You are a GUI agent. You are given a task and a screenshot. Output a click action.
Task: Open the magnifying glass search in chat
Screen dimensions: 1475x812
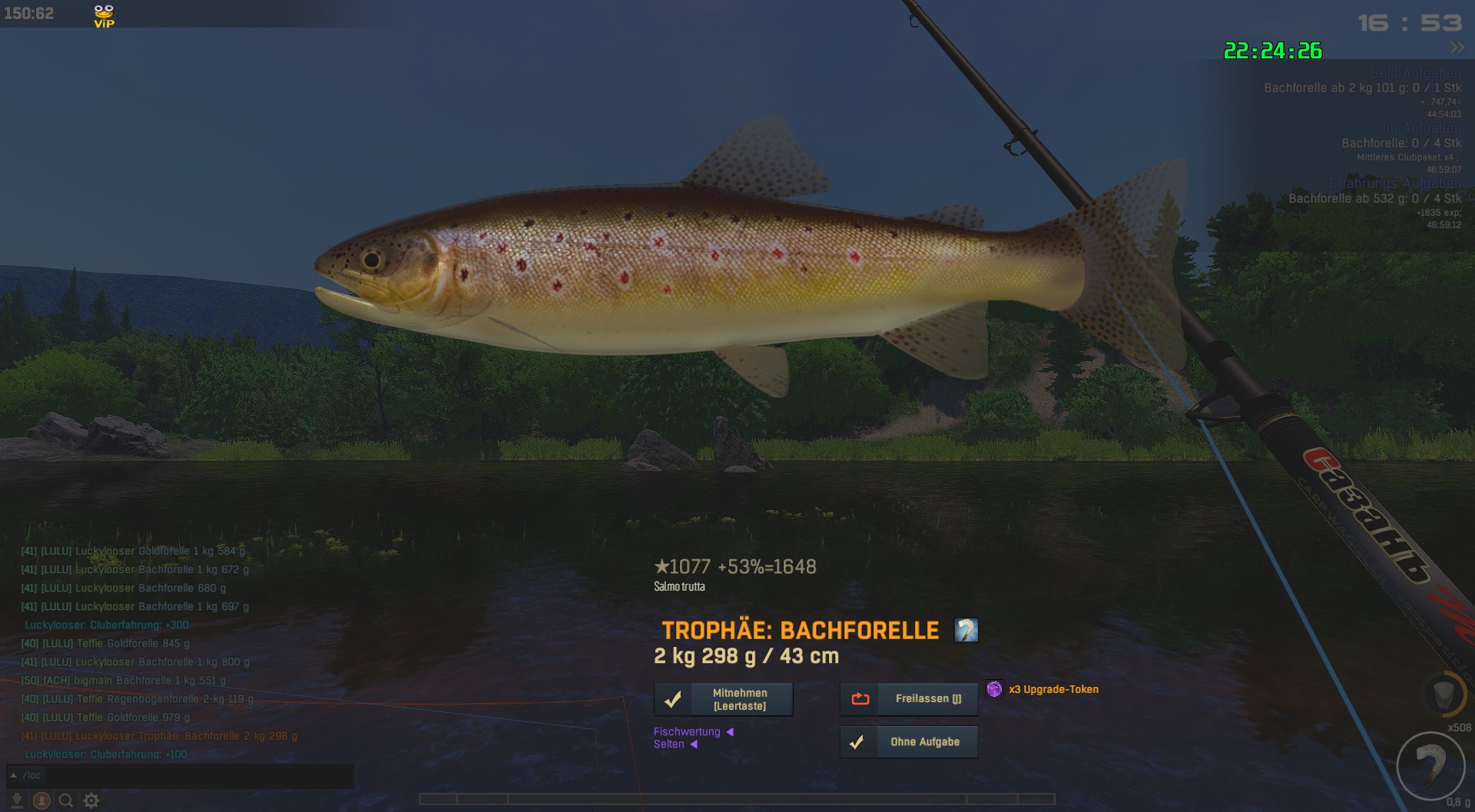click(x=66, y=800)
